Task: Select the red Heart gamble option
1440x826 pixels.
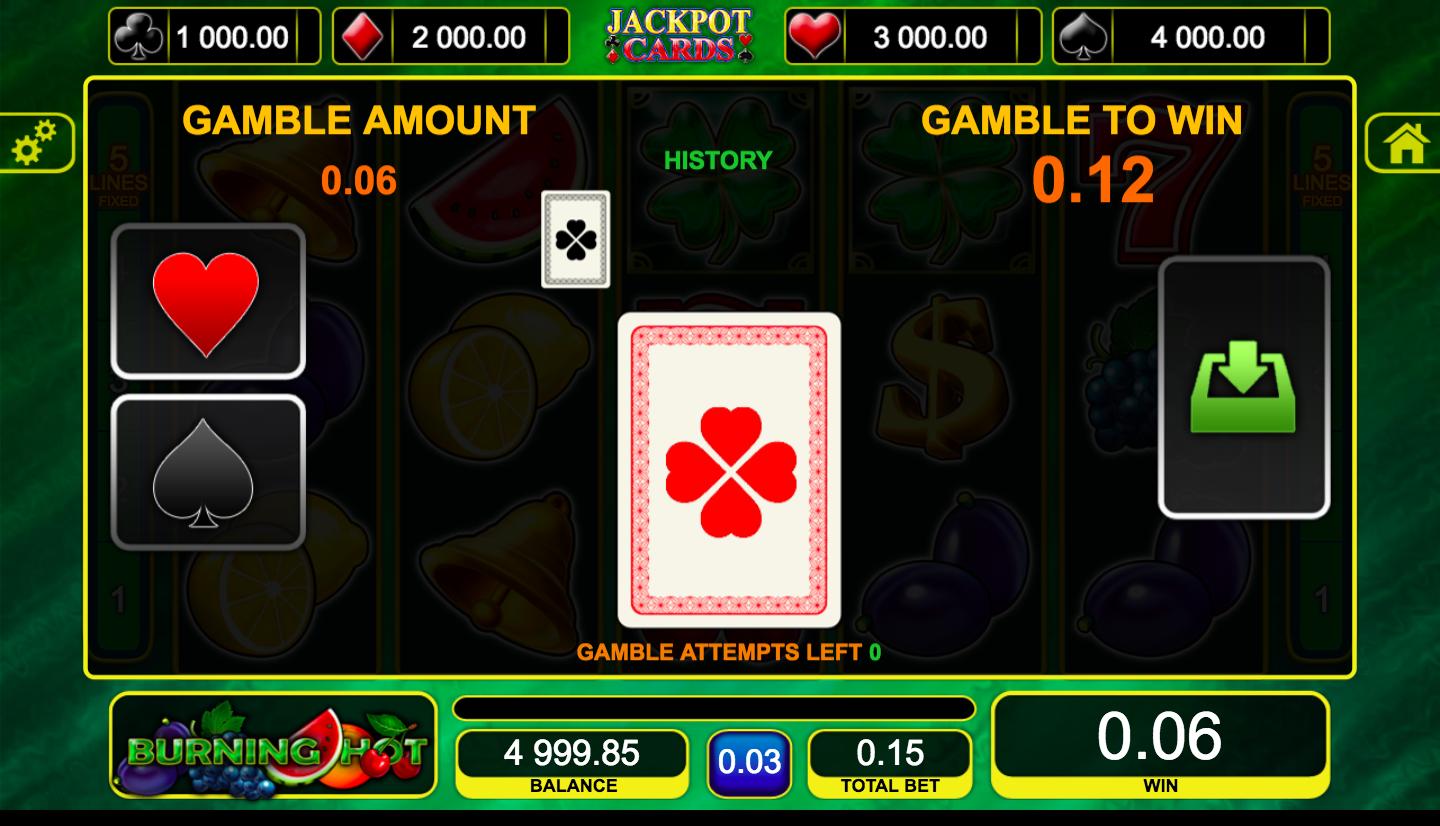Action: tap(207, 300)
